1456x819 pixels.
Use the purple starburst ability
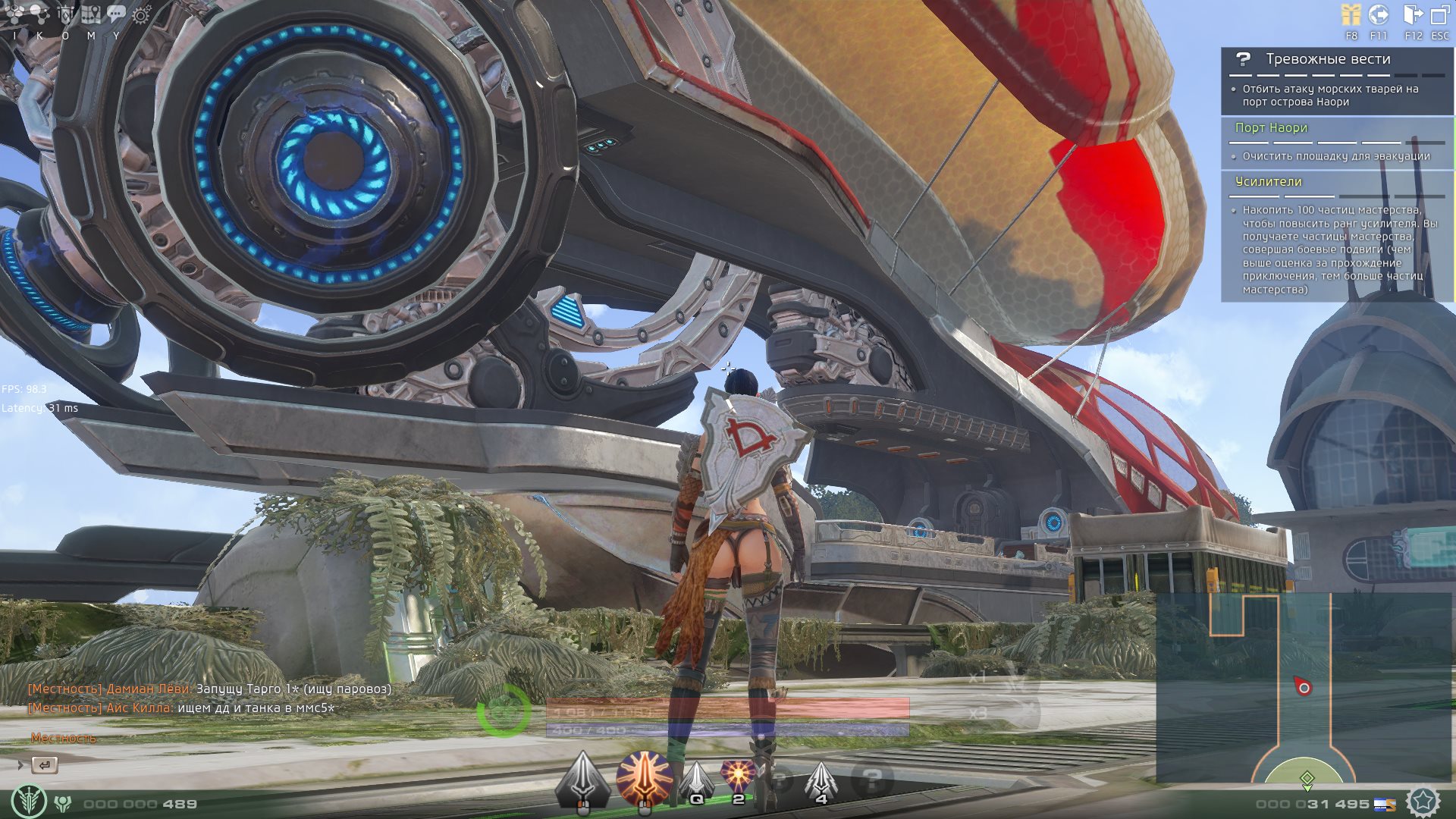737,777
